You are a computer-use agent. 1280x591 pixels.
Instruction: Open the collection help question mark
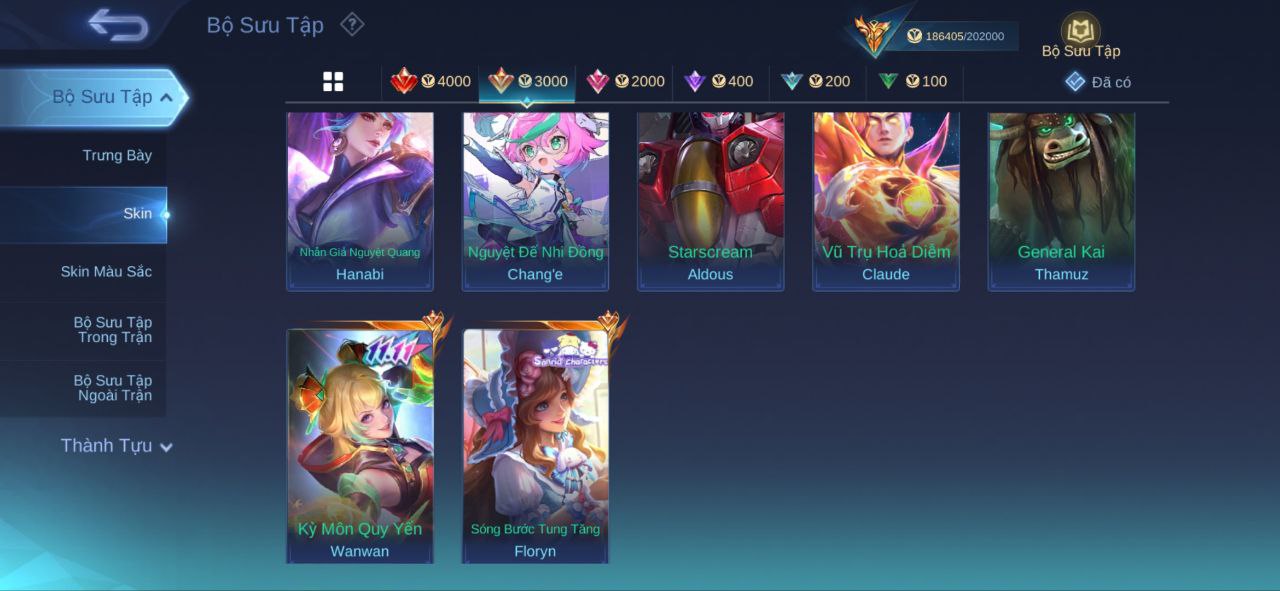click(x=352, y=24)
